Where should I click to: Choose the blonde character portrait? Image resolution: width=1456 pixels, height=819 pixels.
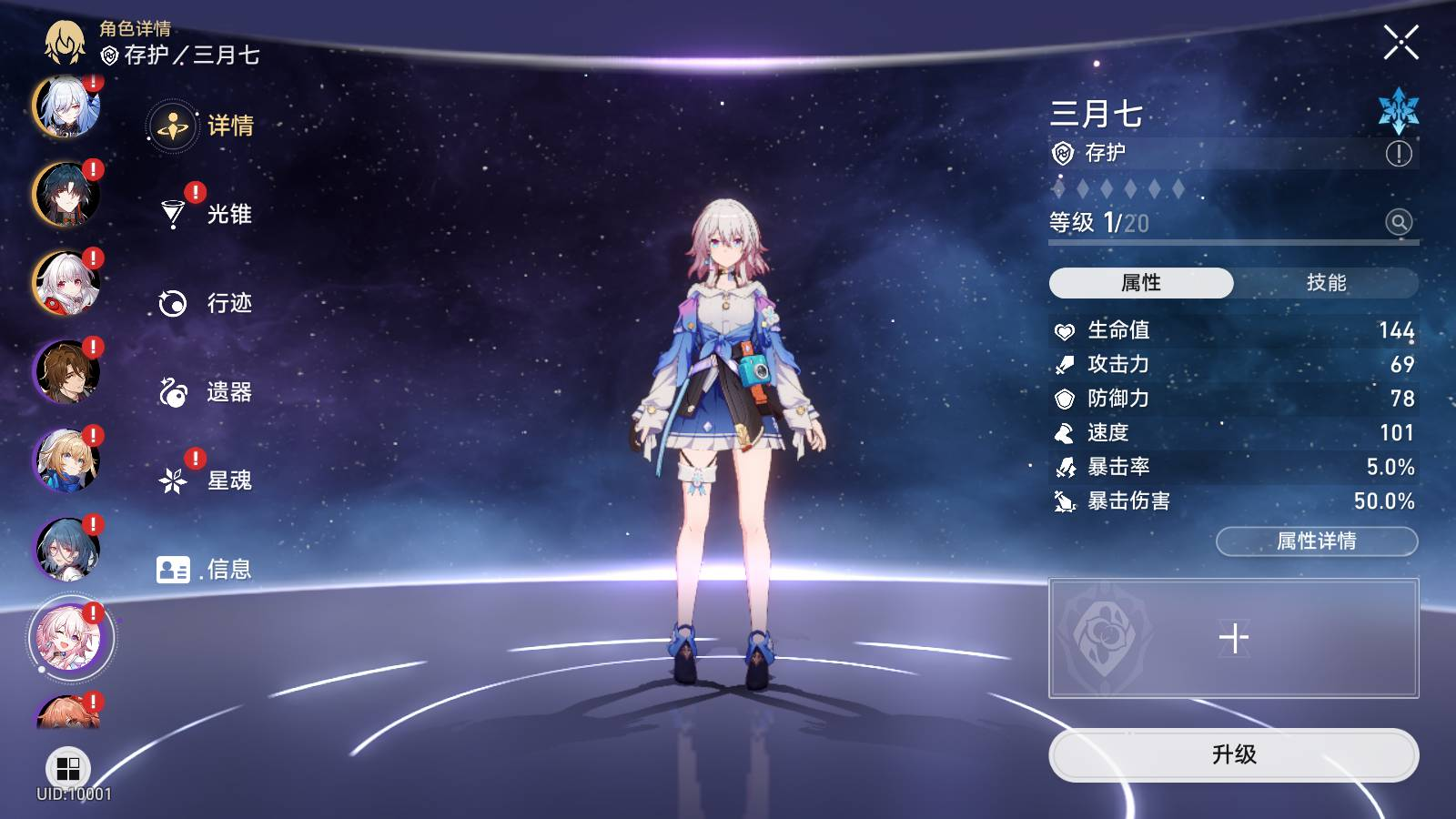[x=66, y=460]
